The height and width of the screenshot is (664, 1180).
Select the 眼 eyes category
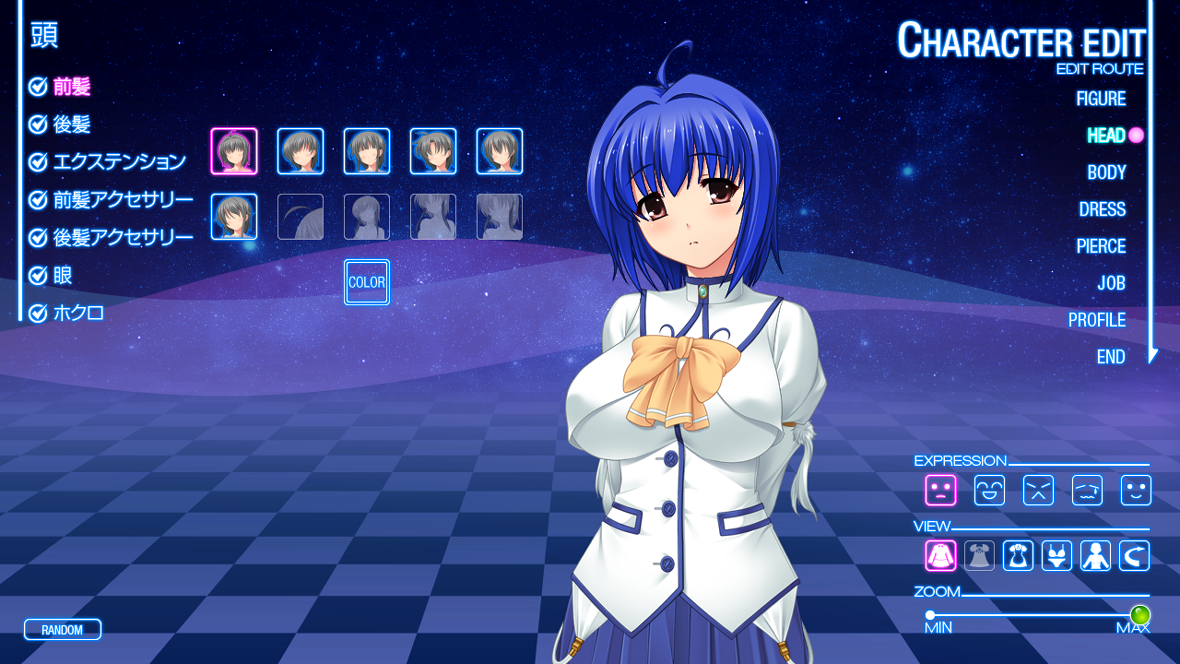click(x=63, y=275)
